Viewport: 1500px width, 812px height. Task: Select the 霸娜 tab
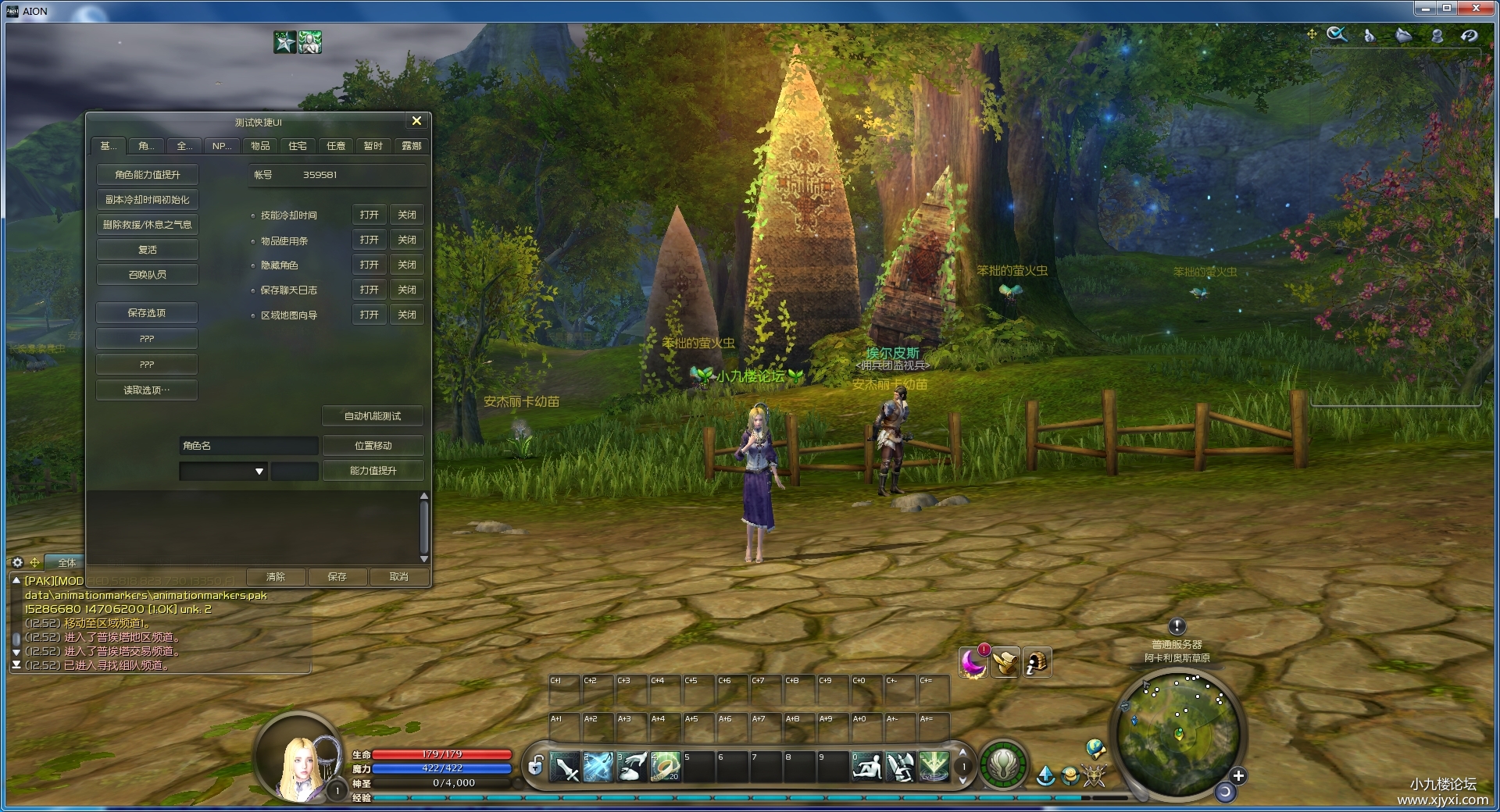[411, 146]
